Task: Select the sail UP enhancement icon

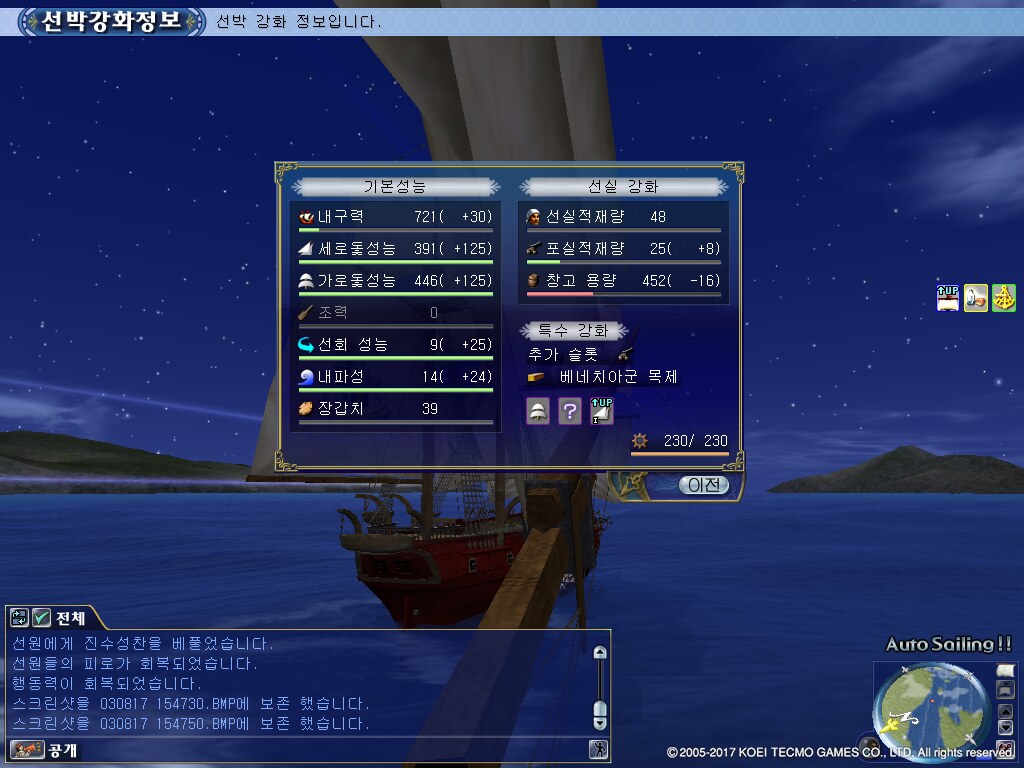Action: pyautogui.click(x=601, y=410)
